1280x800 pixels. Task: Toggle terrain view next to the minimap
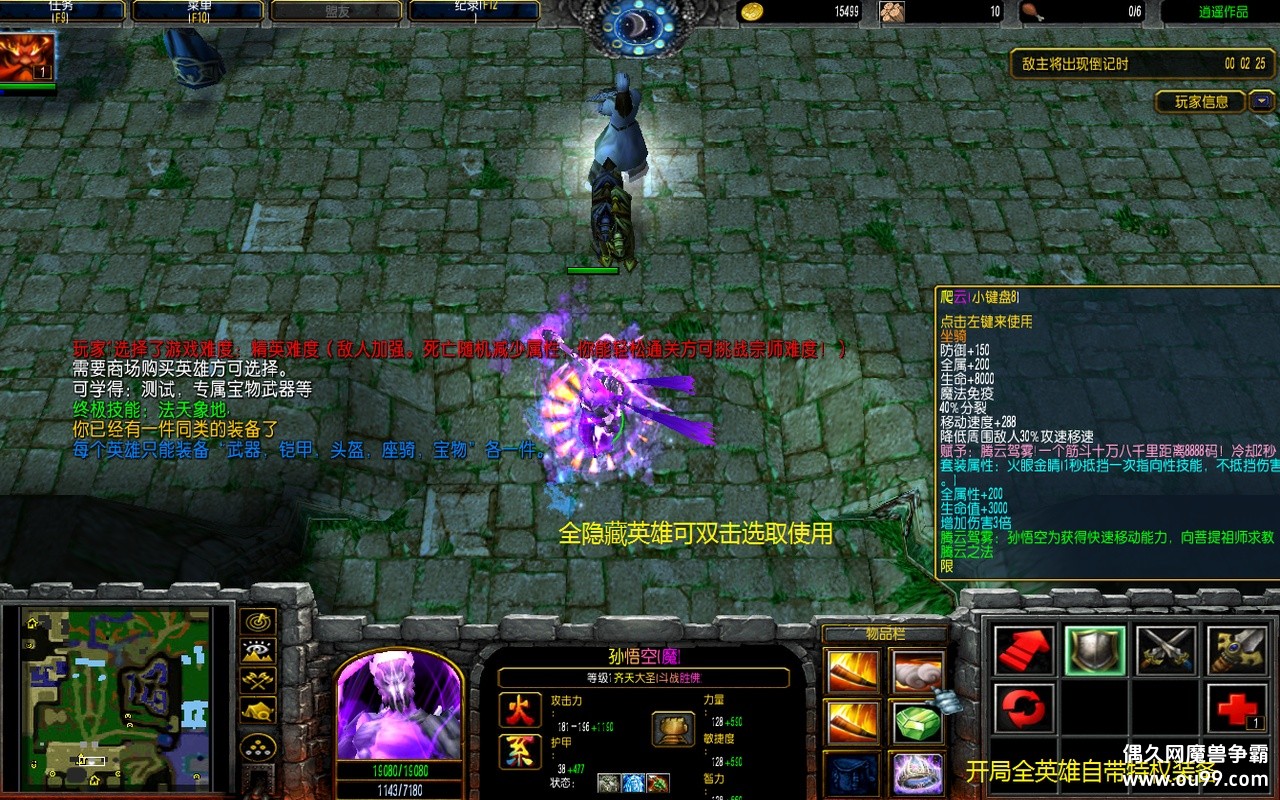[258, 650]
